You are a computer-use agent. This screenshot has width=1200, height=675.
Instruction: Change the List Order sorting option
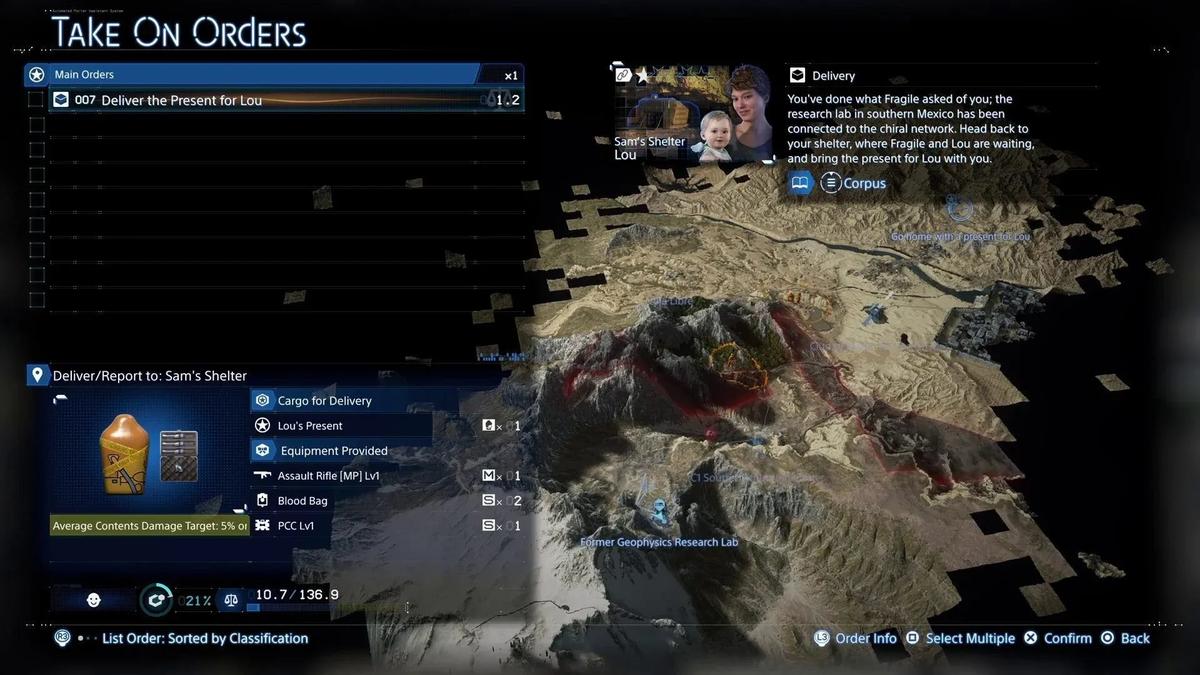[204, 638]
